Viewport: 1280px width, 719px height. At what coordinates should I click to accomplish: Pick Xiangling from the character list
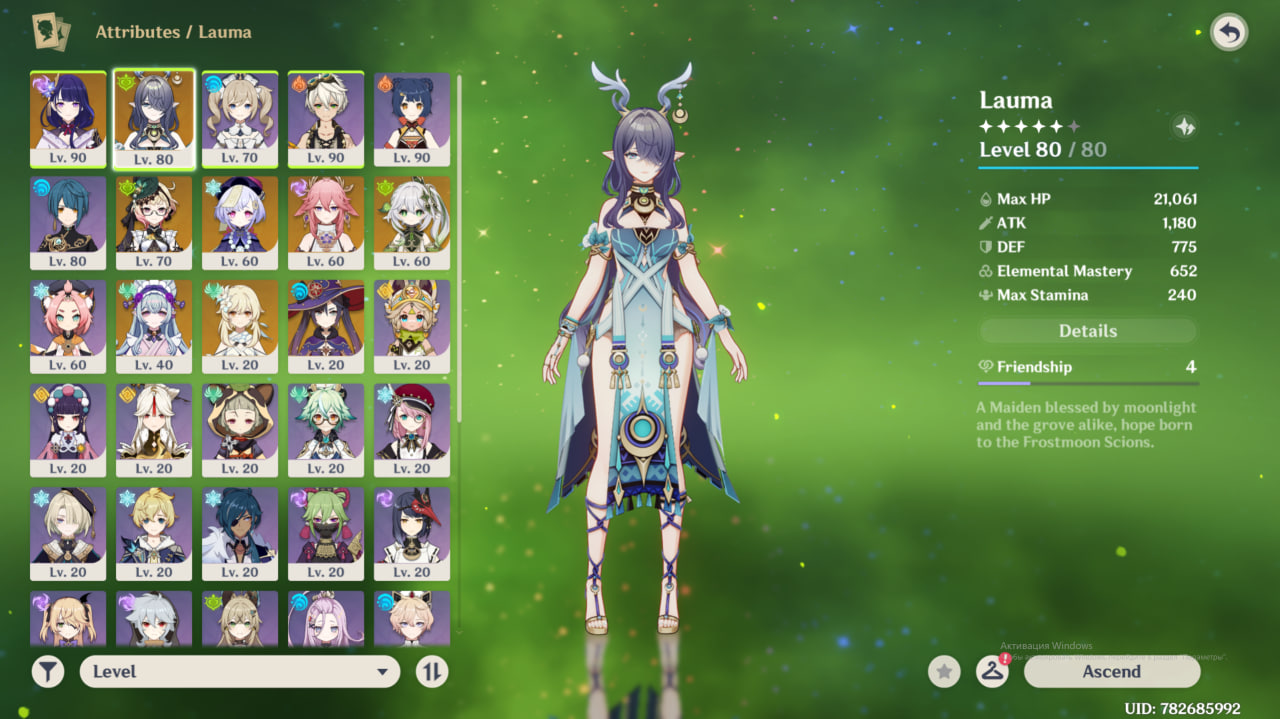tap(412, 118)
